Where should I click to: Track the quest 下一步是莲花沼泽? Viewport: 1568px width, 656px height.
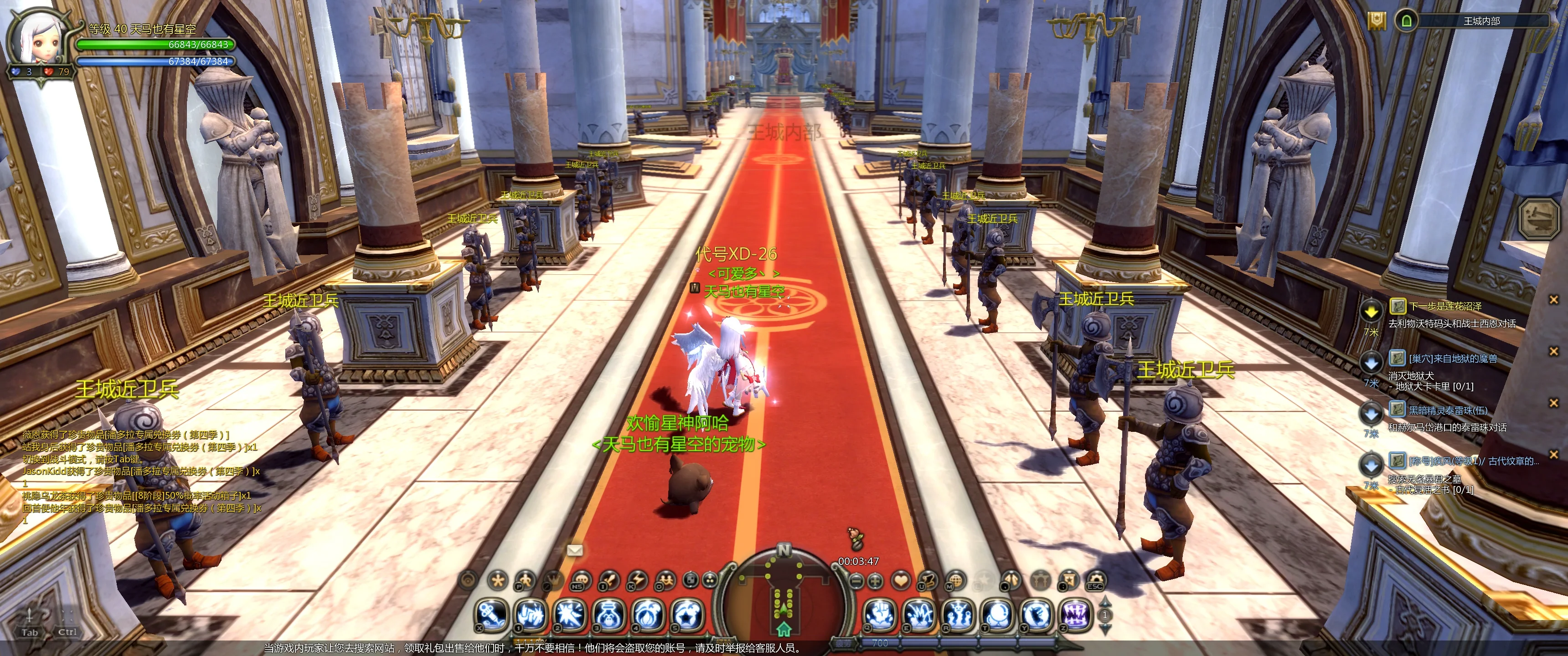tap(1444, 307)
